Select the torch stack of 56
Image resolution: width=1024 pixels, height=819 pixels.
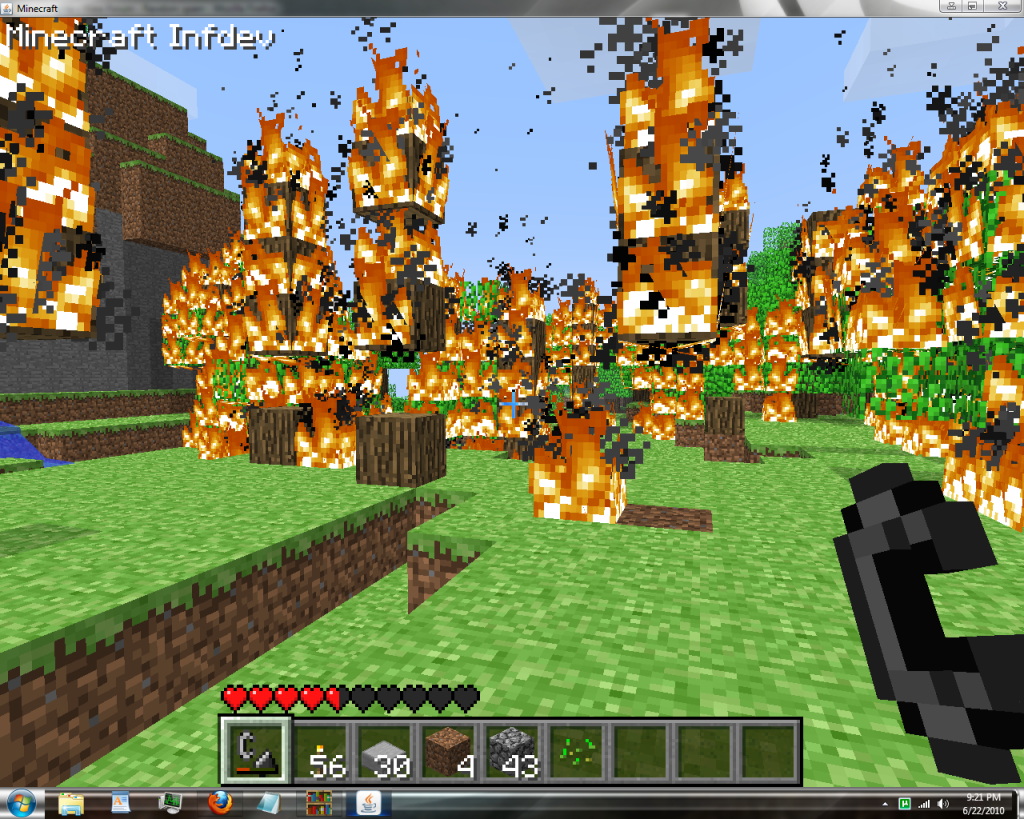tap(320, 750)
